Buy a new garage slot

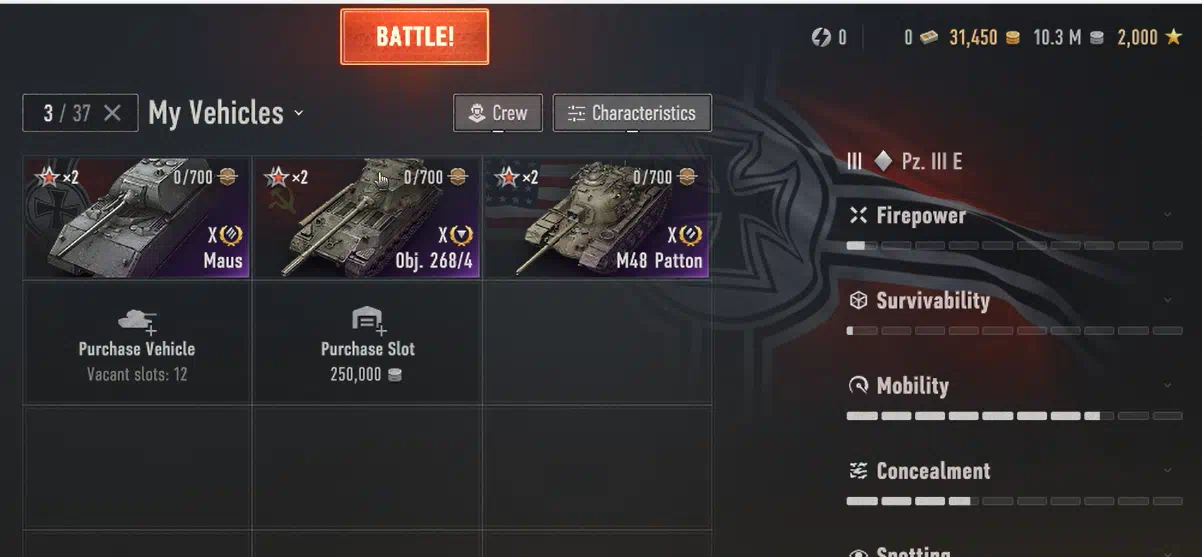(367, 342)
